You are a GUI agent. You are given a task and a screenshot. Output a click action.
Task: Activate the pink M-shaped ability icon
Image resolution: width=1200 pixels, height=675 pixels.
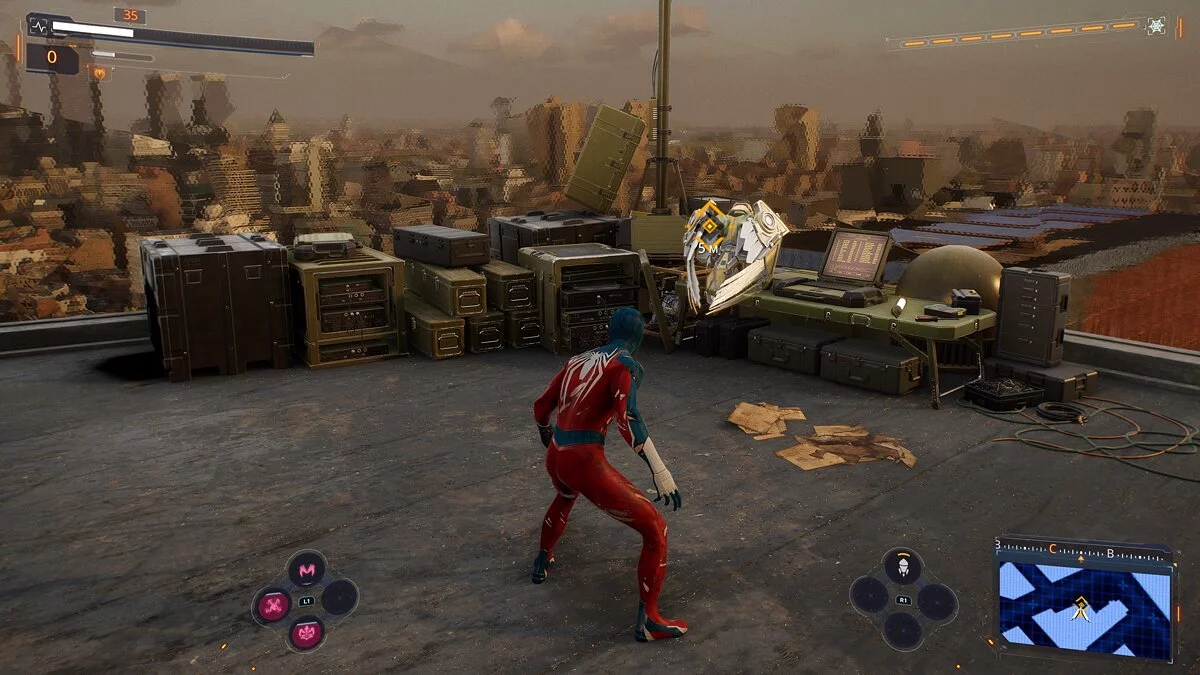306,569
